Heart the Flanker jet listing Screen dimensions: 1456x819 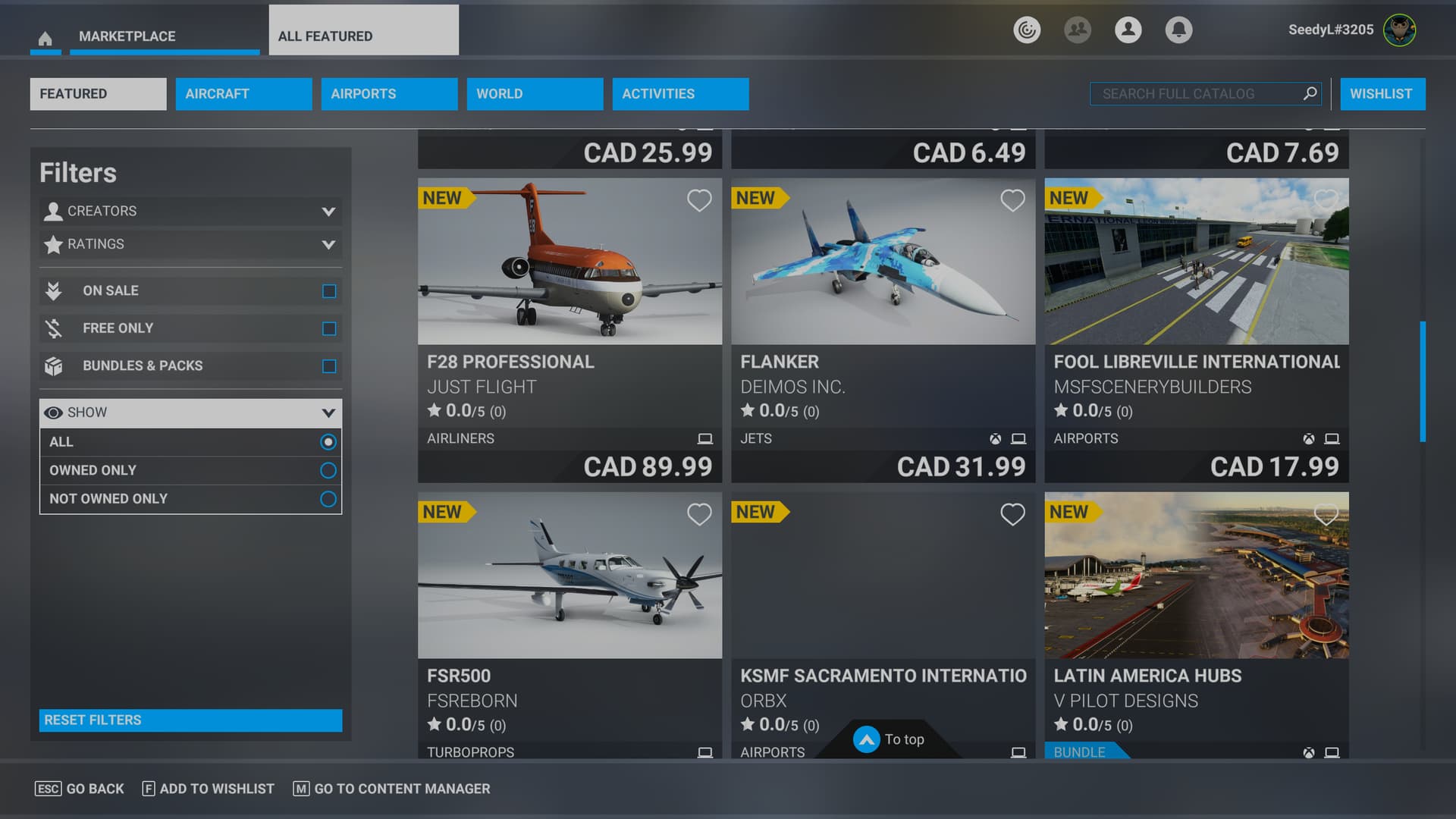point(1012,200)
